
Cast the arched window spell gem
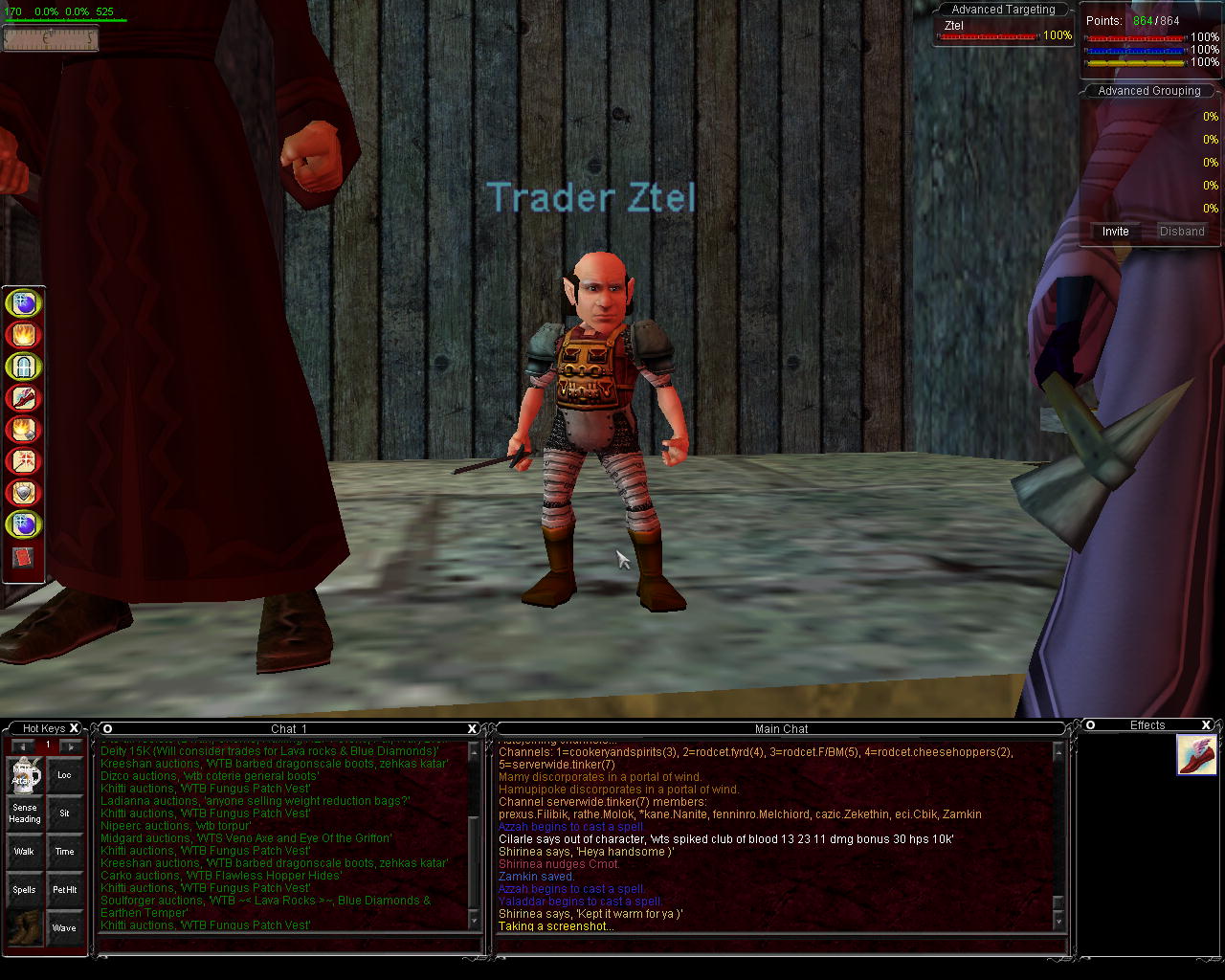[x=23, y=367]
